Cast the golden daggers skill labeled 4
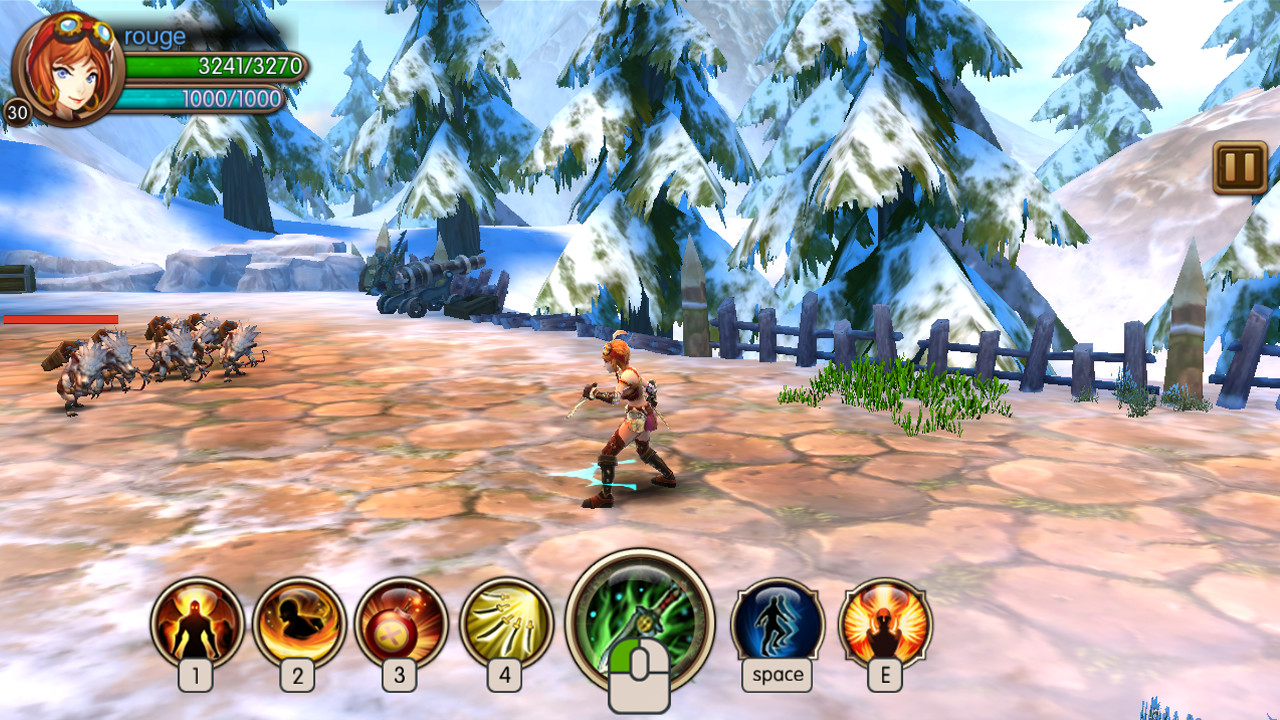The height and width of the screenshot is (720, 1280). pos(506,623)
